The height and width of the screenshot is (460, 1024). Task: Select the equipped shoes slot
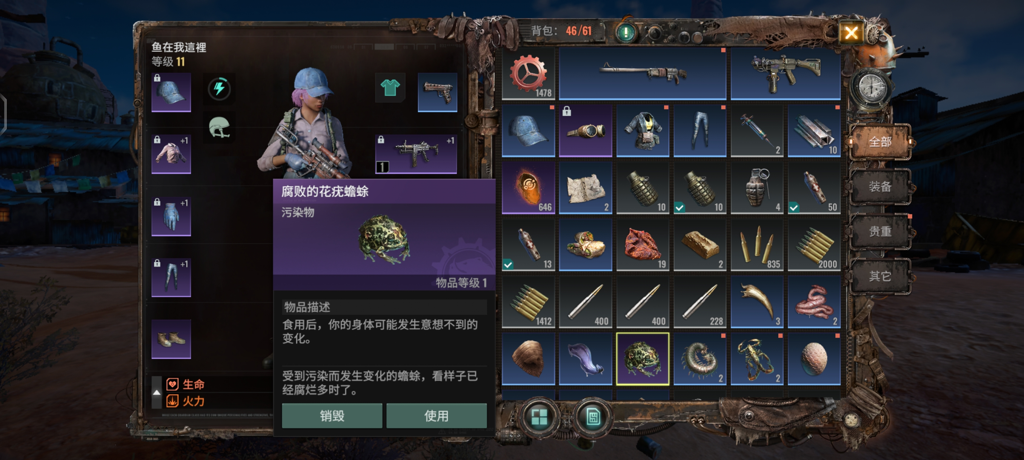(x=171, y=339)
